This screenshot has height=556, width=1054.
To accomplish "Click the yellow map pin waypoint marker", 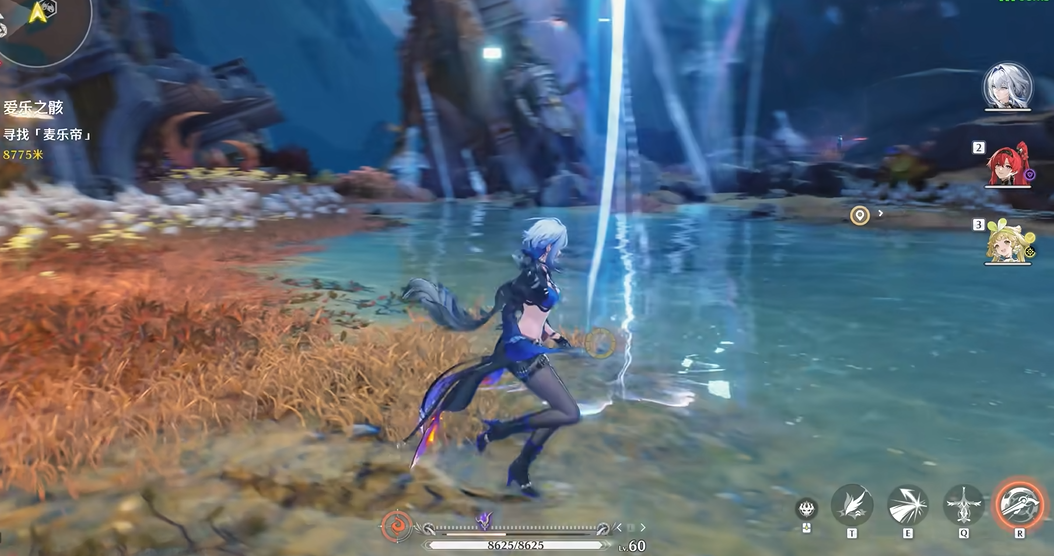I will pyautogui.click(x=859, y=215).
